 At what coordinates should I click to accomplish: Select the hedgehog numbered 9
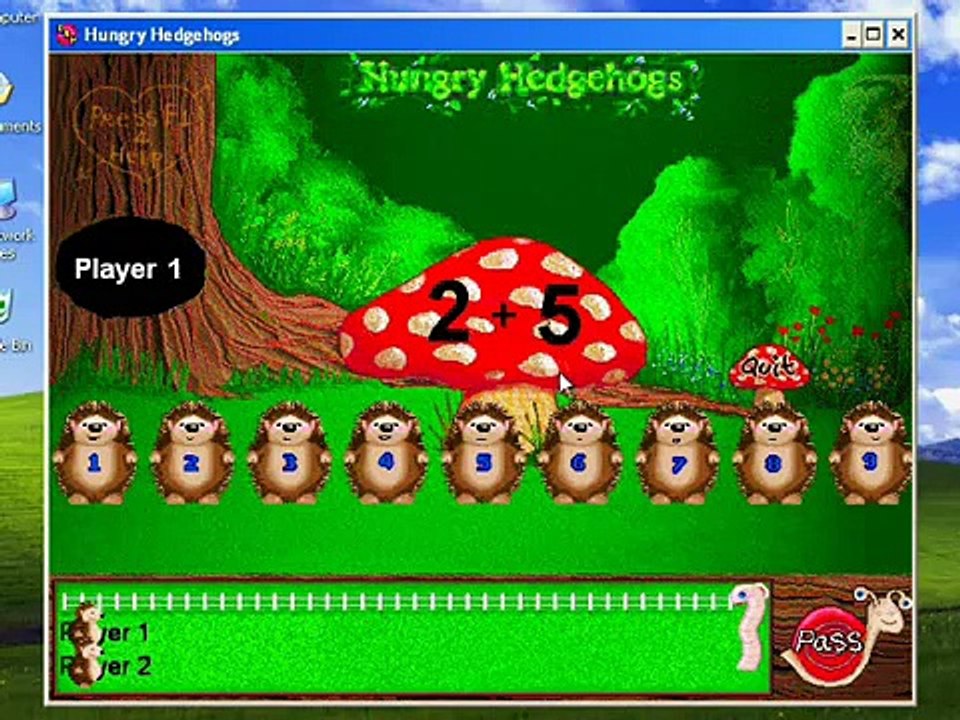pos(869,455)
